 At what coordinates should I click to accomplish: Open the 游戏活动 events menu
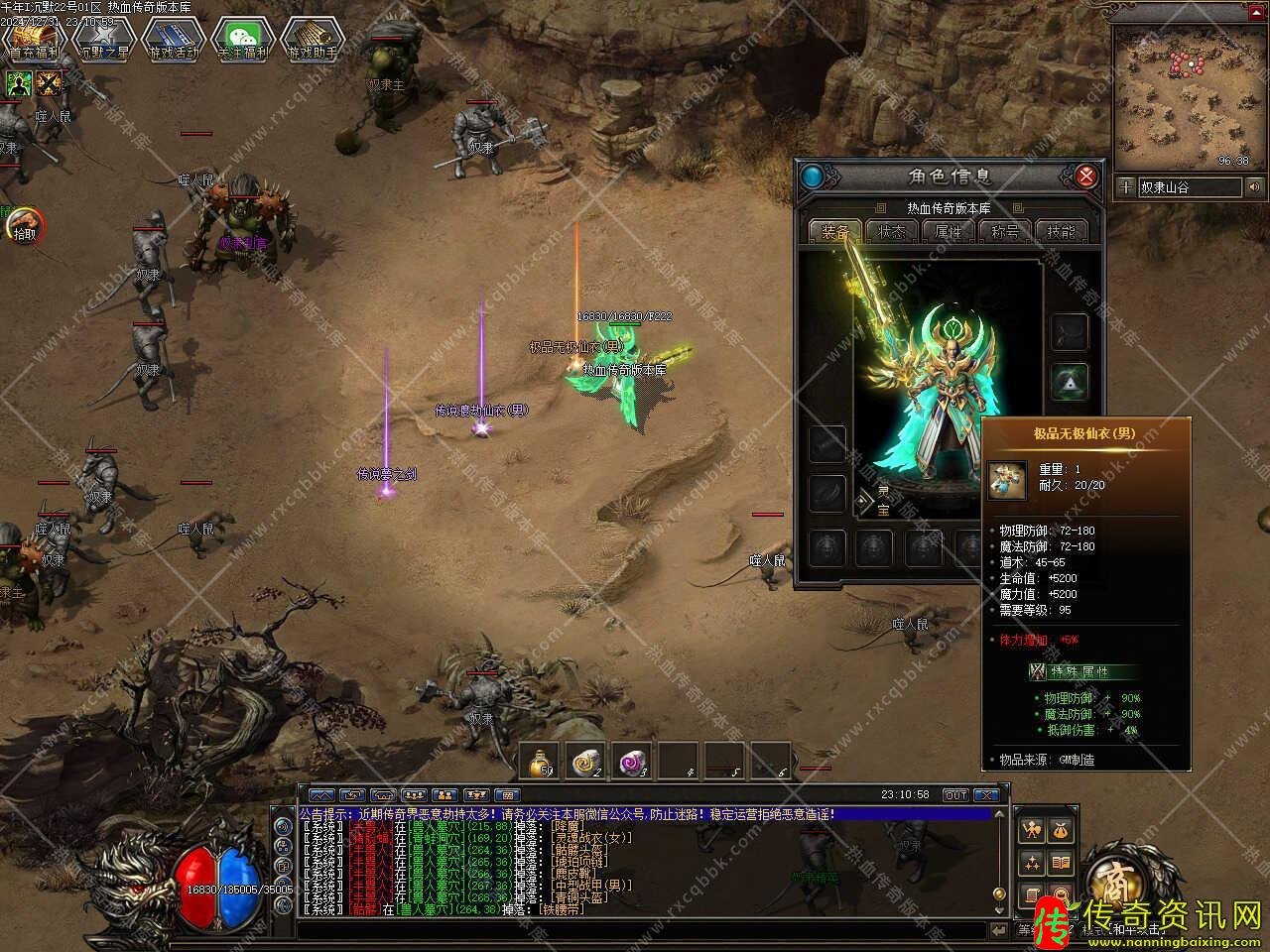[x=173, y=41]
